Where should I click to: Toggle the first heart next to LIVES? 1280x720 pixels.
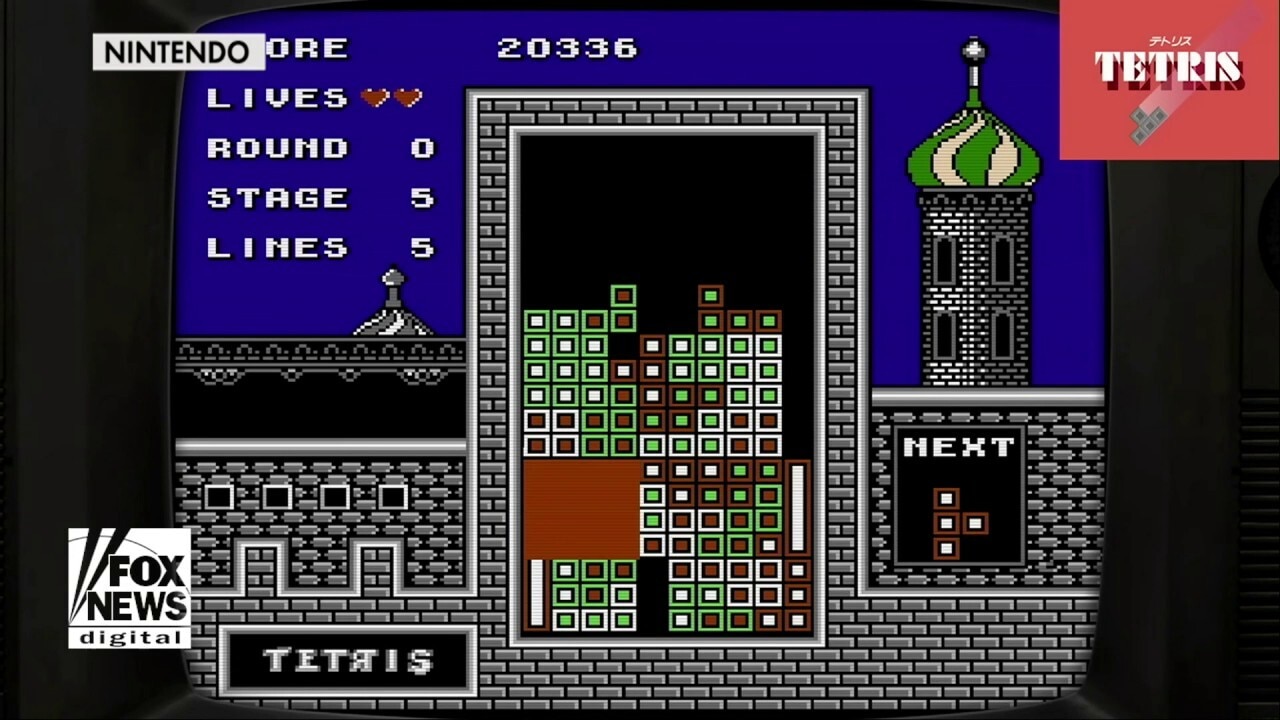(x=371, y=97)
